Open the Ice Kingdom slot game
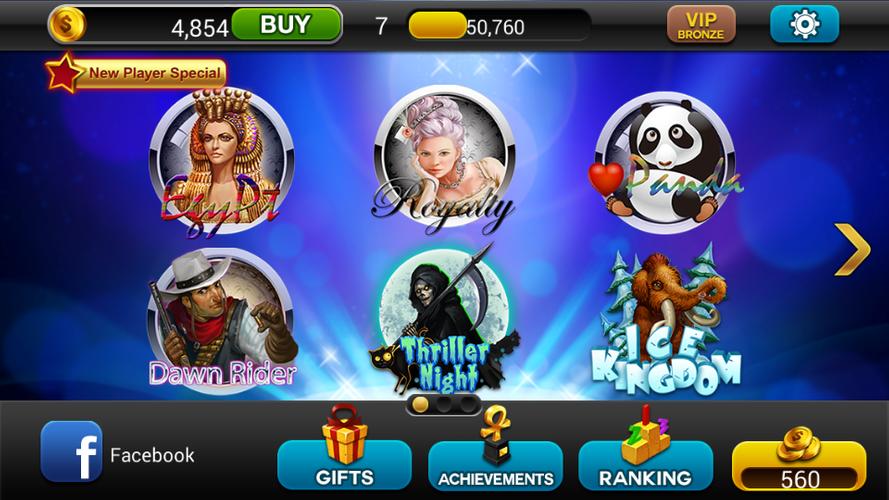Screen dimensions: 889x500 [x=666, y=322]
